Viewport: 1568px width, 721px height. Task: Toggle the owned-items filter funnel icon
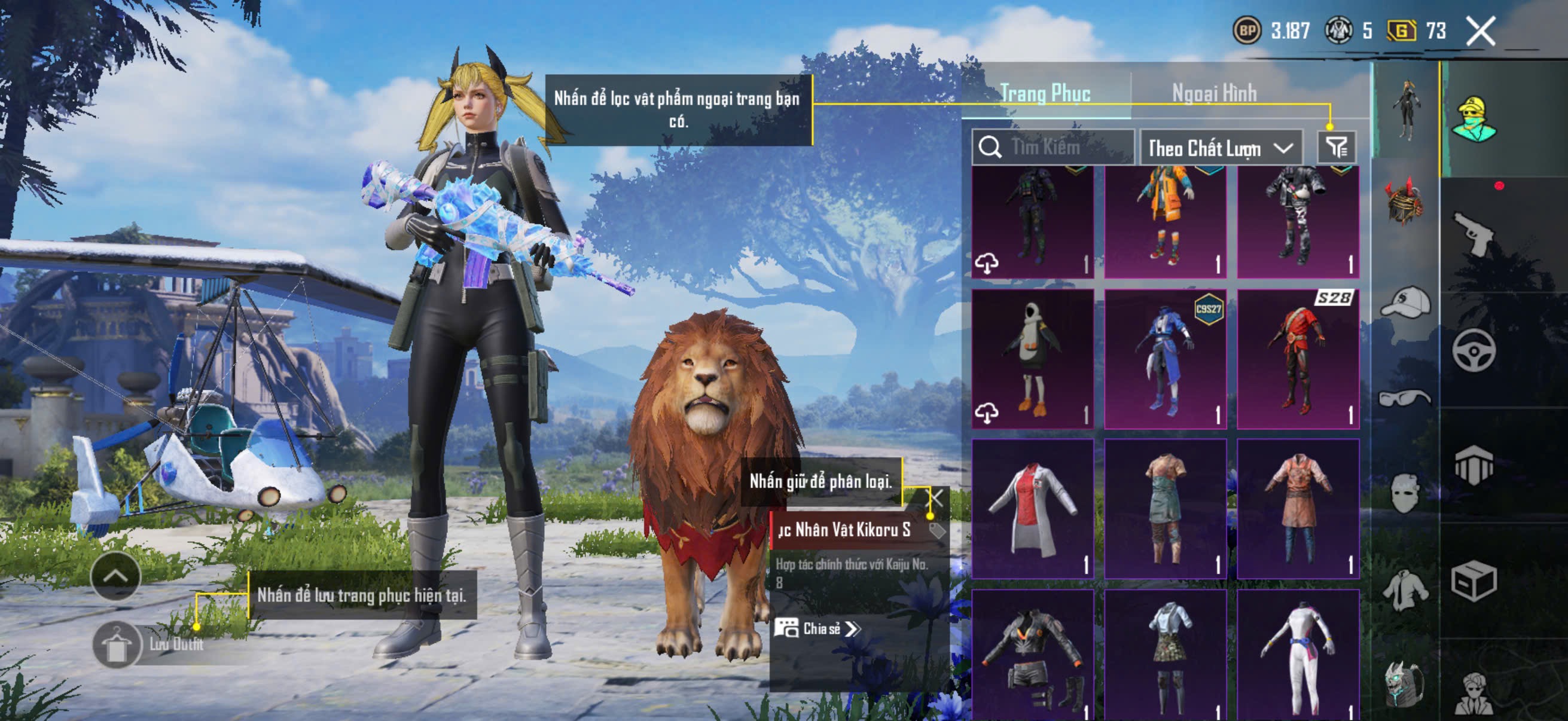pos(1336,147)
